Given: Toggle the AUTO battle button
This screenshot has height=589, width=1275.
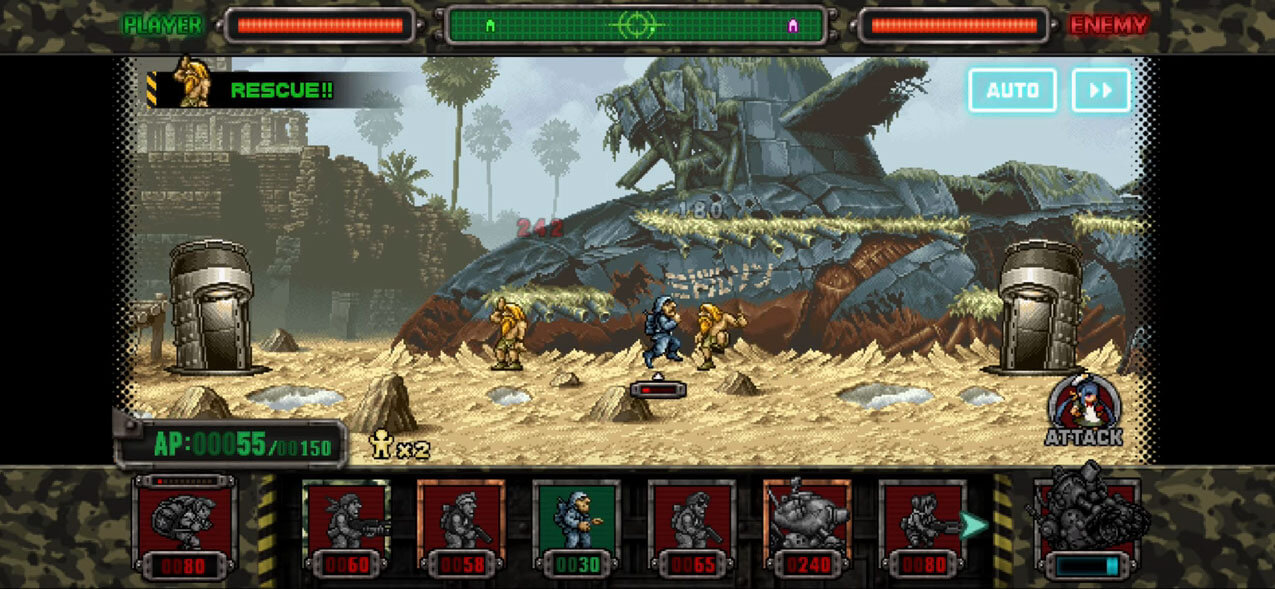Looking at the screenshot, I should click(1012, 90).
